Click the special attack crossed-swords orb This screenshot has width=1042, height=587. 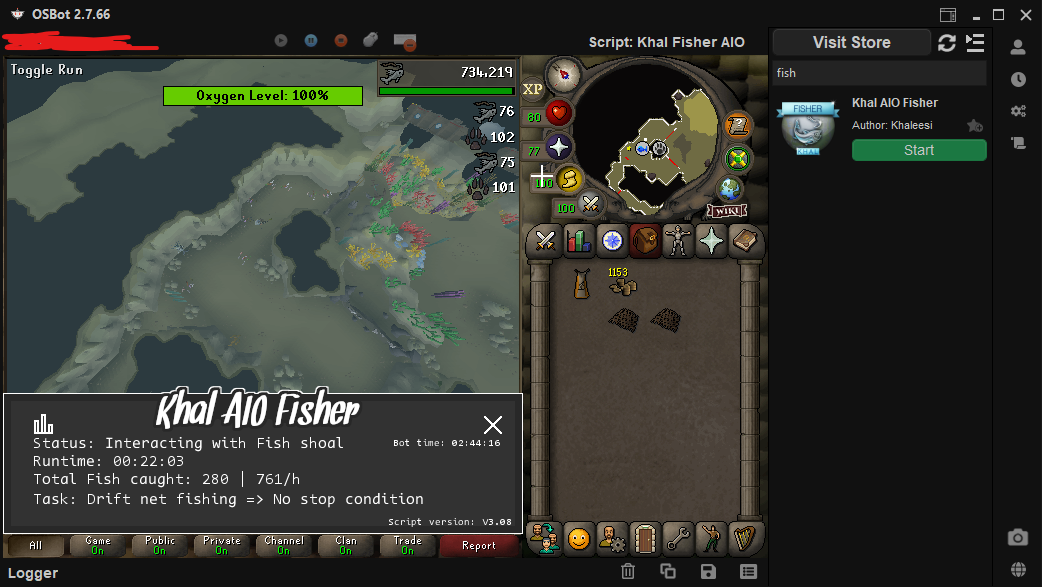coord(591,204)
